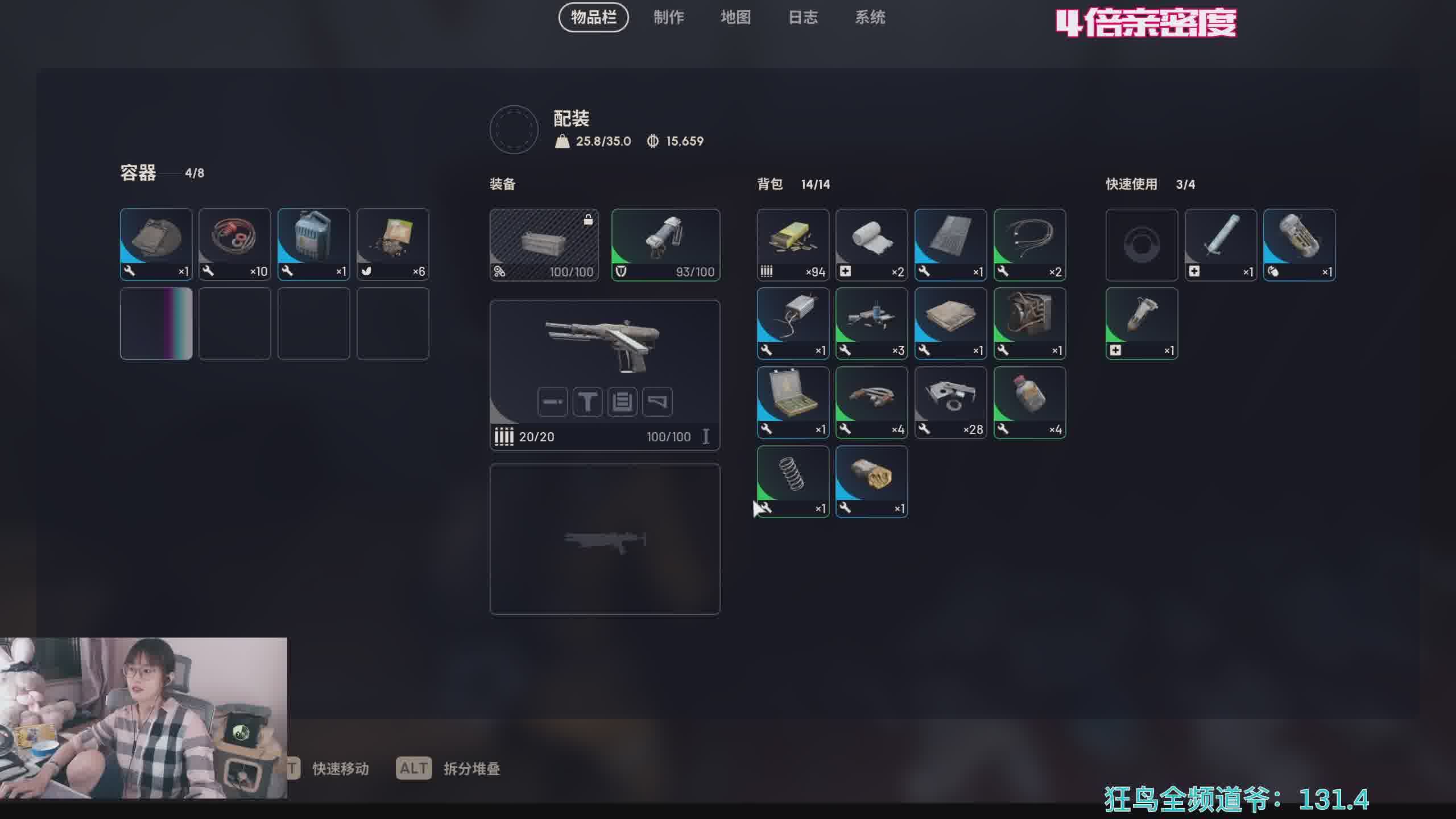The width and height of the screenshot is (1456, 819).
Task: Select the ammo box stack of 94
Action: tap(793, 245)
